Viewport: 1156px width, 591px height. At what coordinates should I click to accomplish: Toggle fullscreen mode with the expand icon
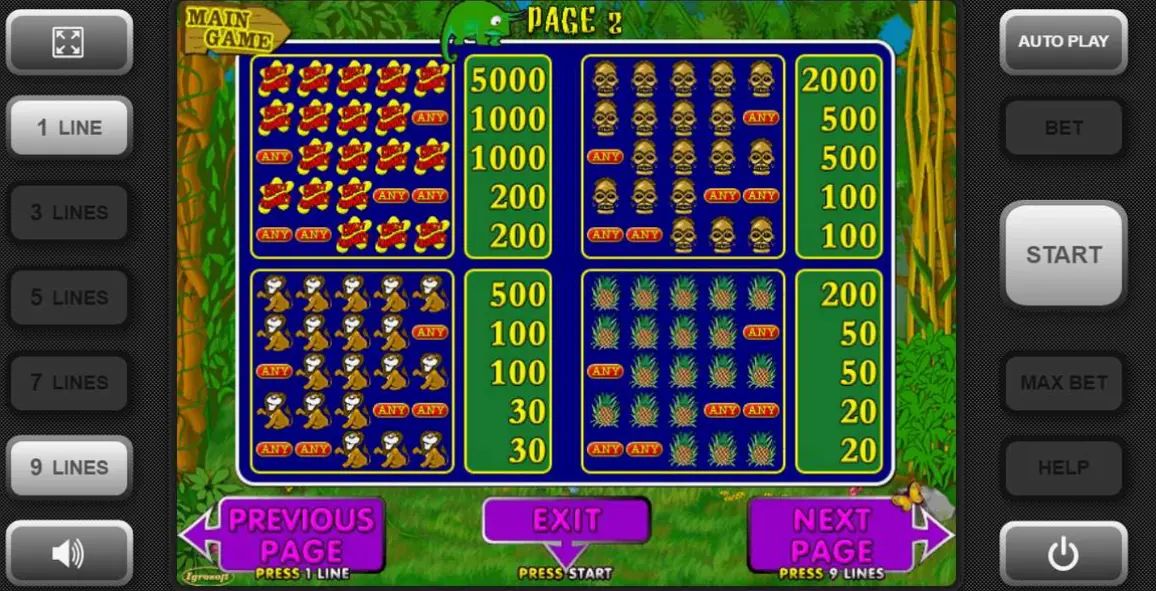69,42
